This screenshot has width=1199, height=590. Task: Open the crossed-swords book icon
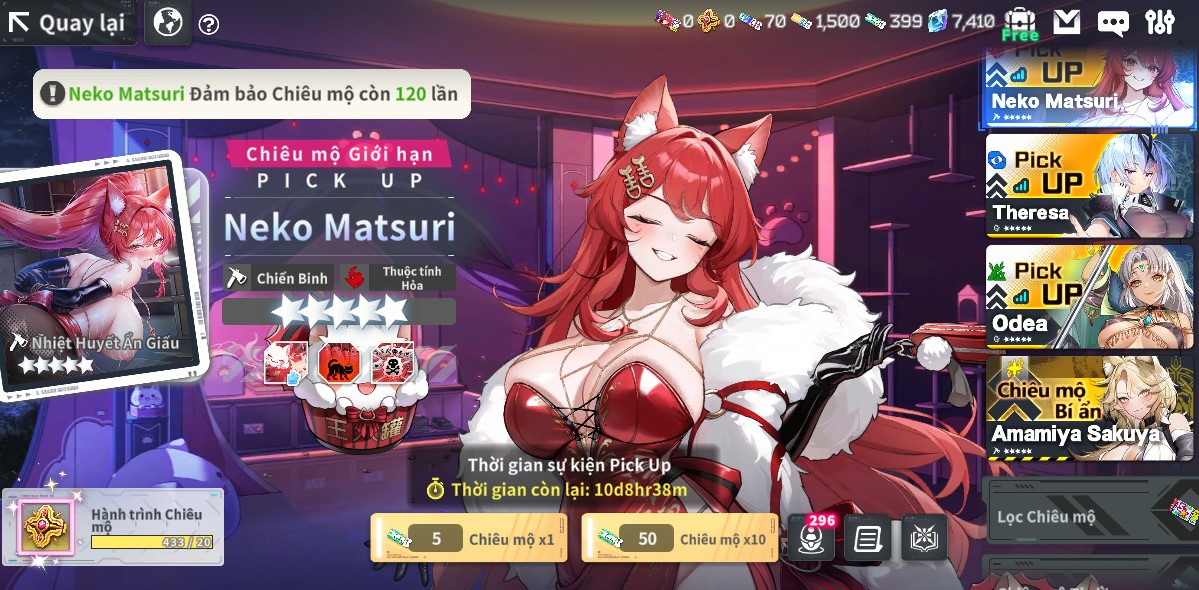[x=924, y=540]
